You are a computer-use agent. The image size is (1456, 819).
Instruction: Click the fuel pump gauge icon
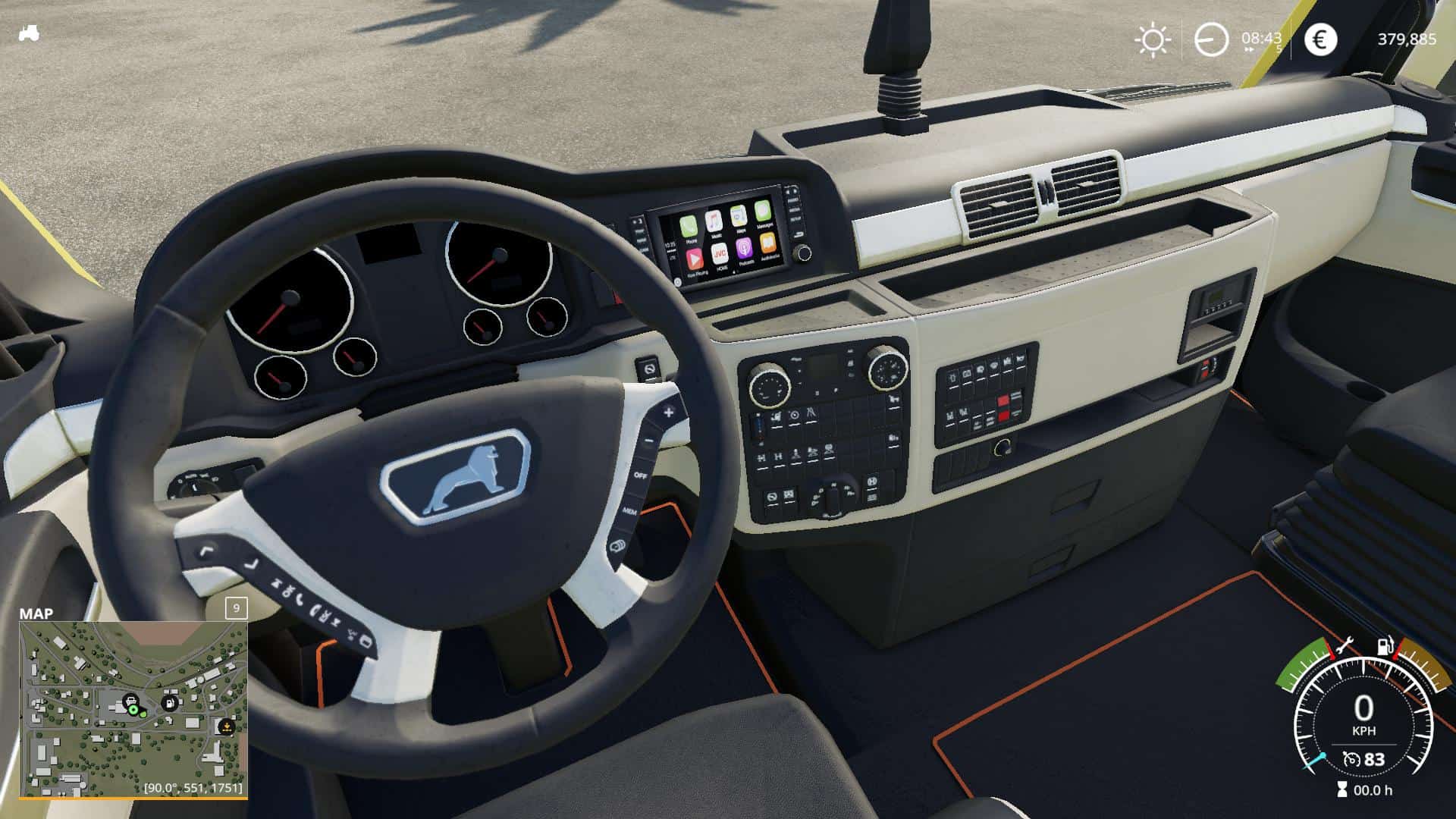[1385, 647]
